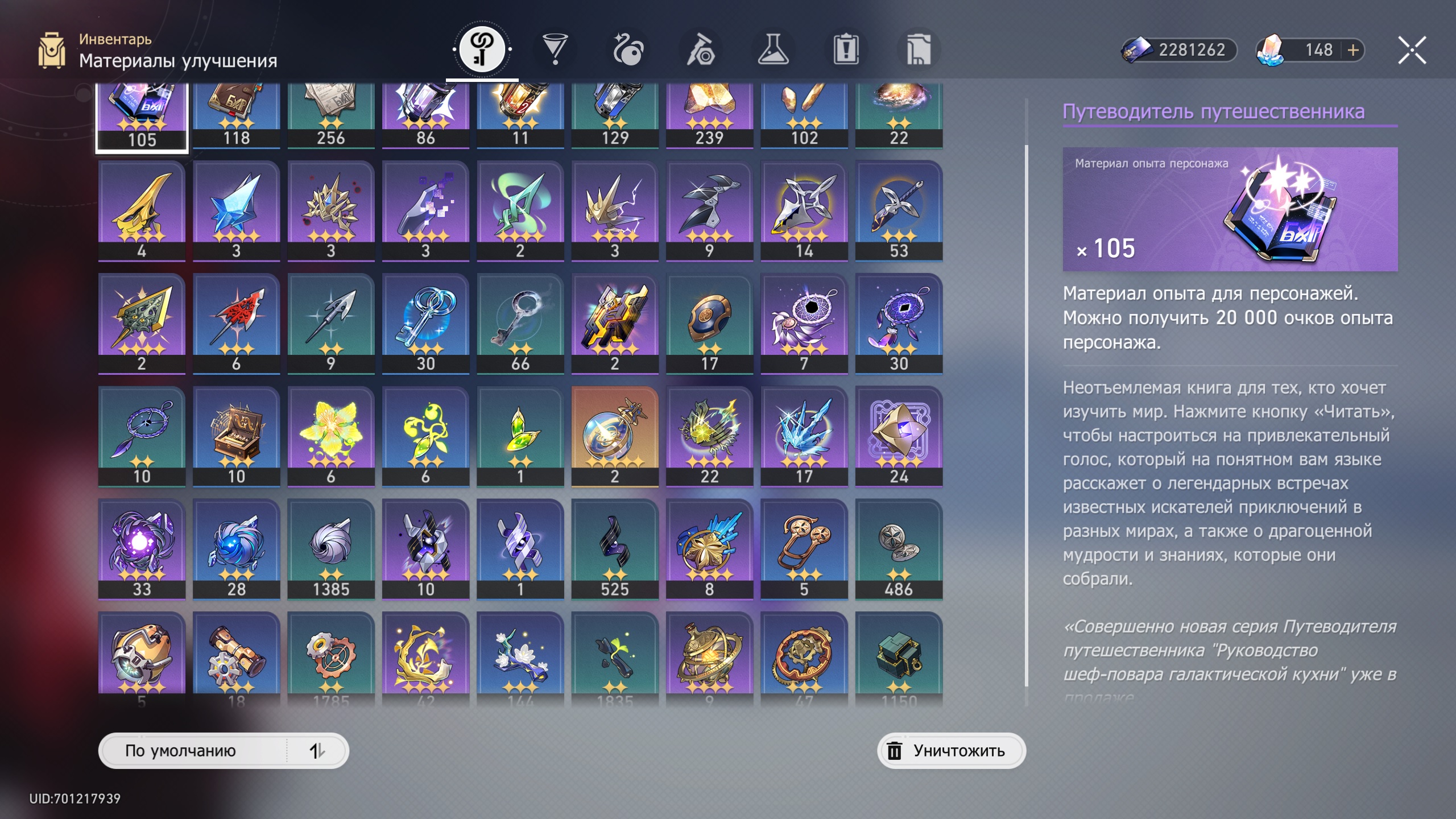Open the clipboard missions items tab

pos(846,49)
